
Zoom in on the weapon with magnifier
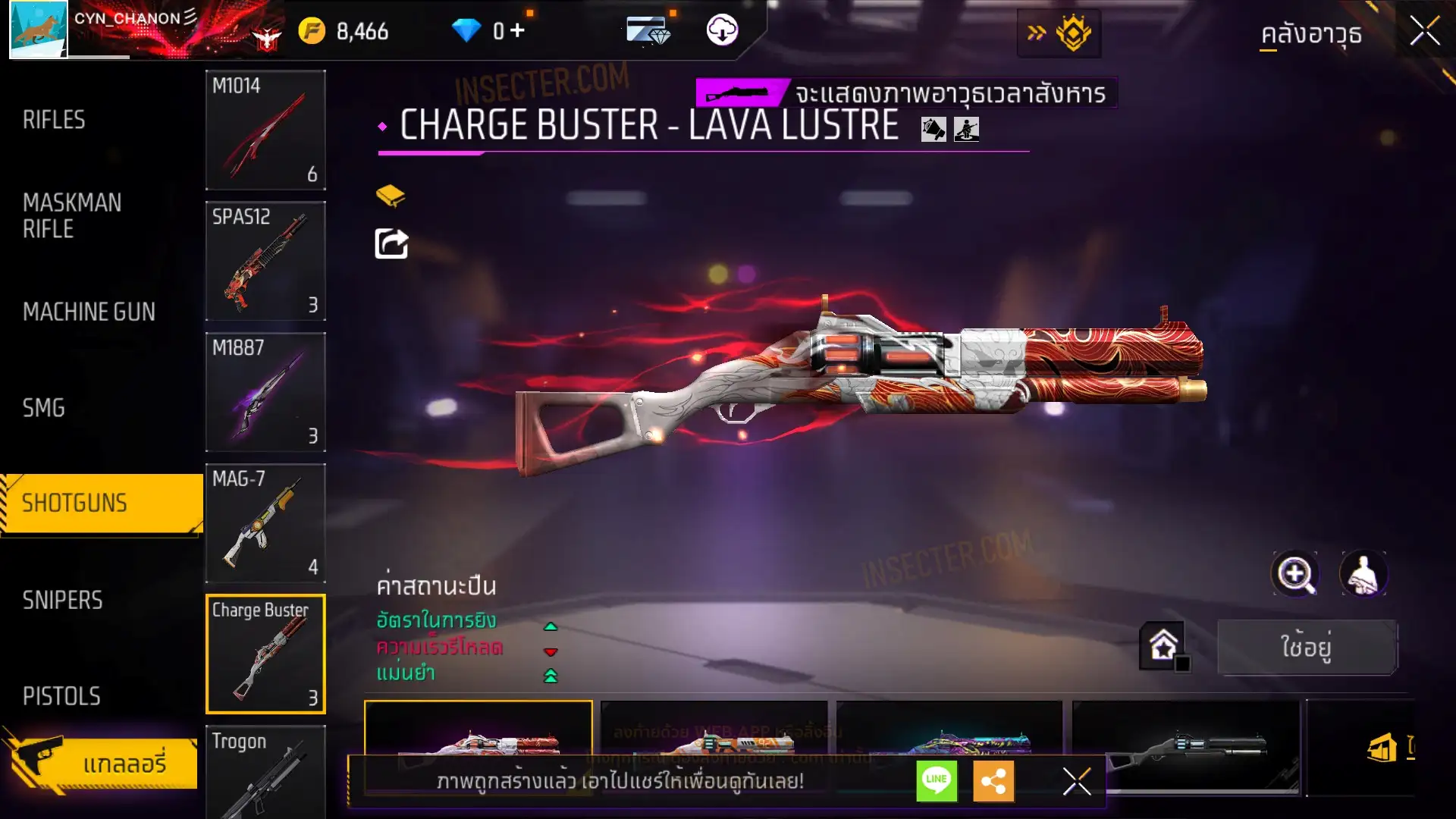(1295, 574)
